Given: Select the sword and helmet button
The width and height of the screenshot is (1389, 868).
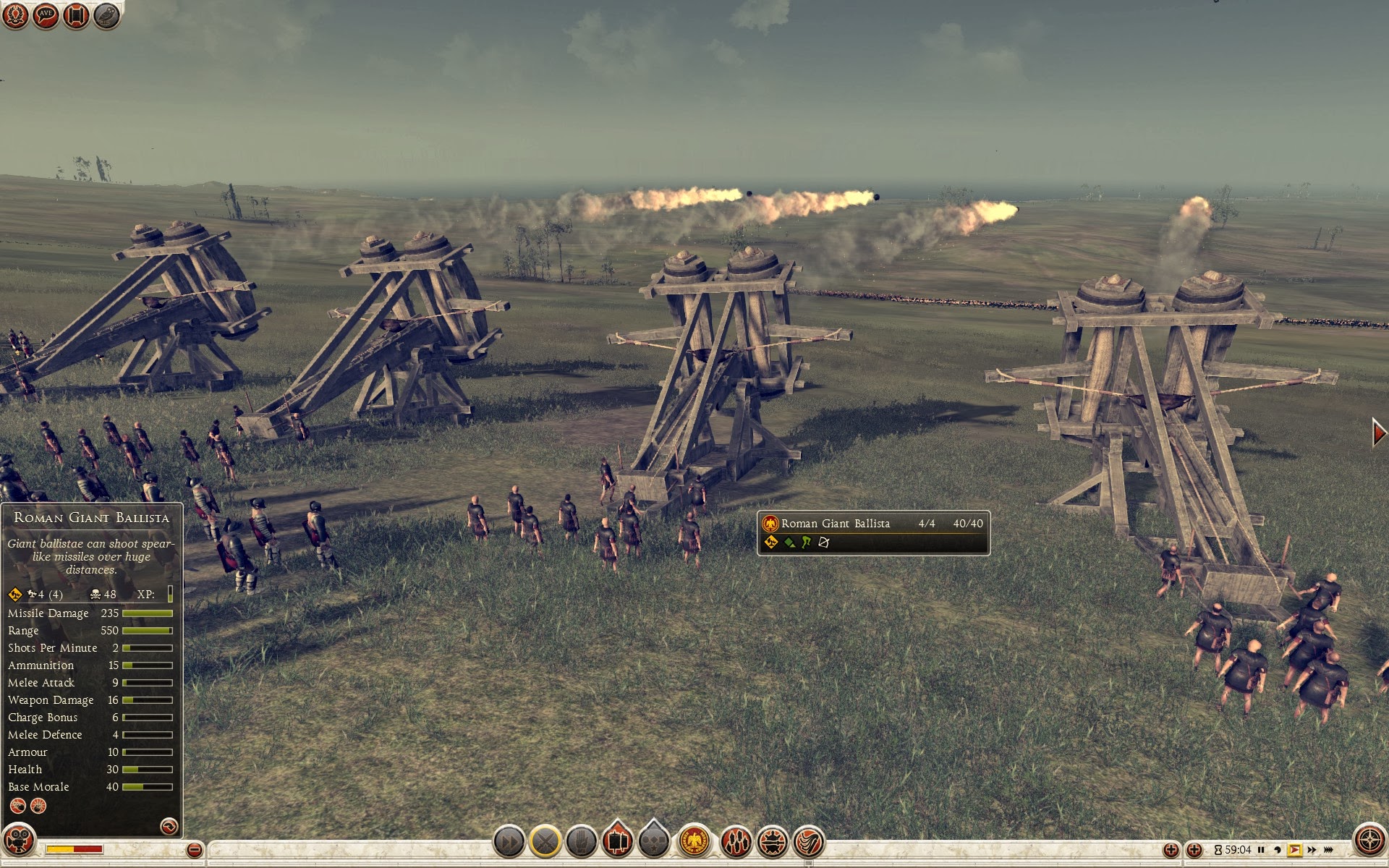Looking at the screenshot, I should (773, 841).
